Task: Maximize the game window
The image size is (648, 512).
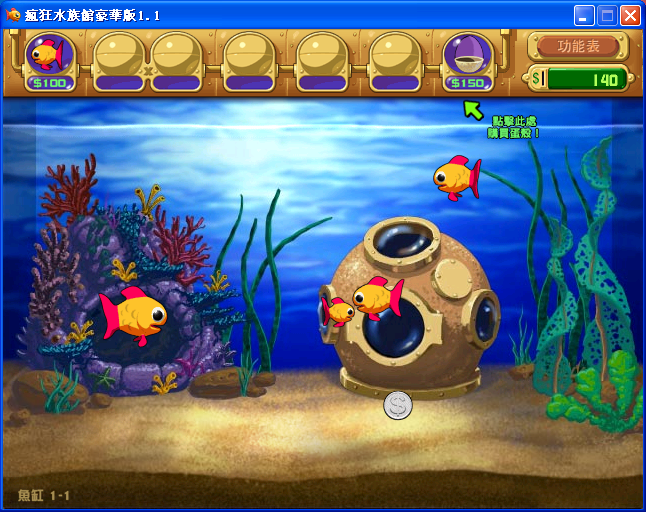Action: (x=607, y=15)
